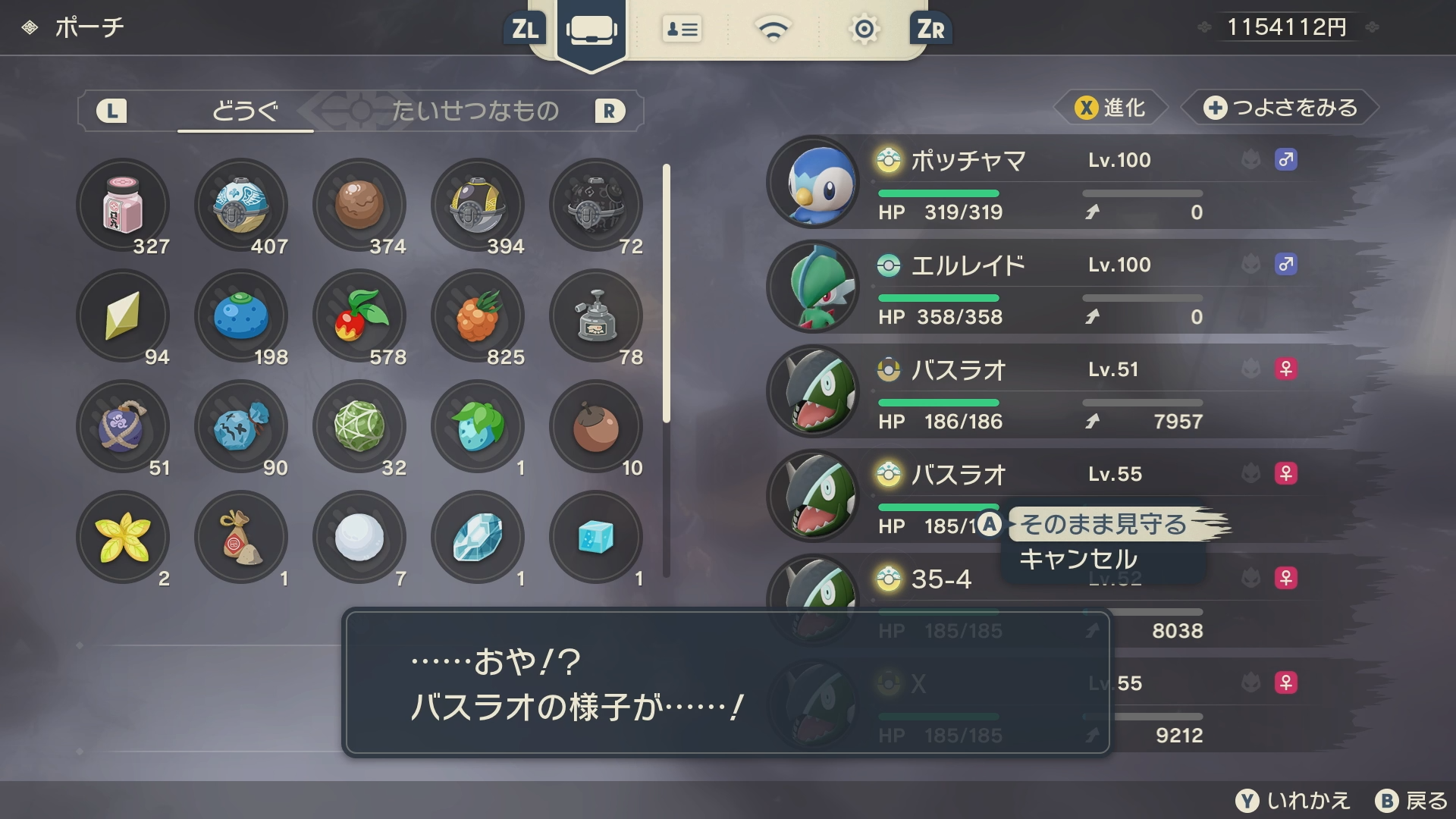Choose そのまま見守る dialogue option
Viewport: 1456px width, 819px height.
pos(1103,524)
